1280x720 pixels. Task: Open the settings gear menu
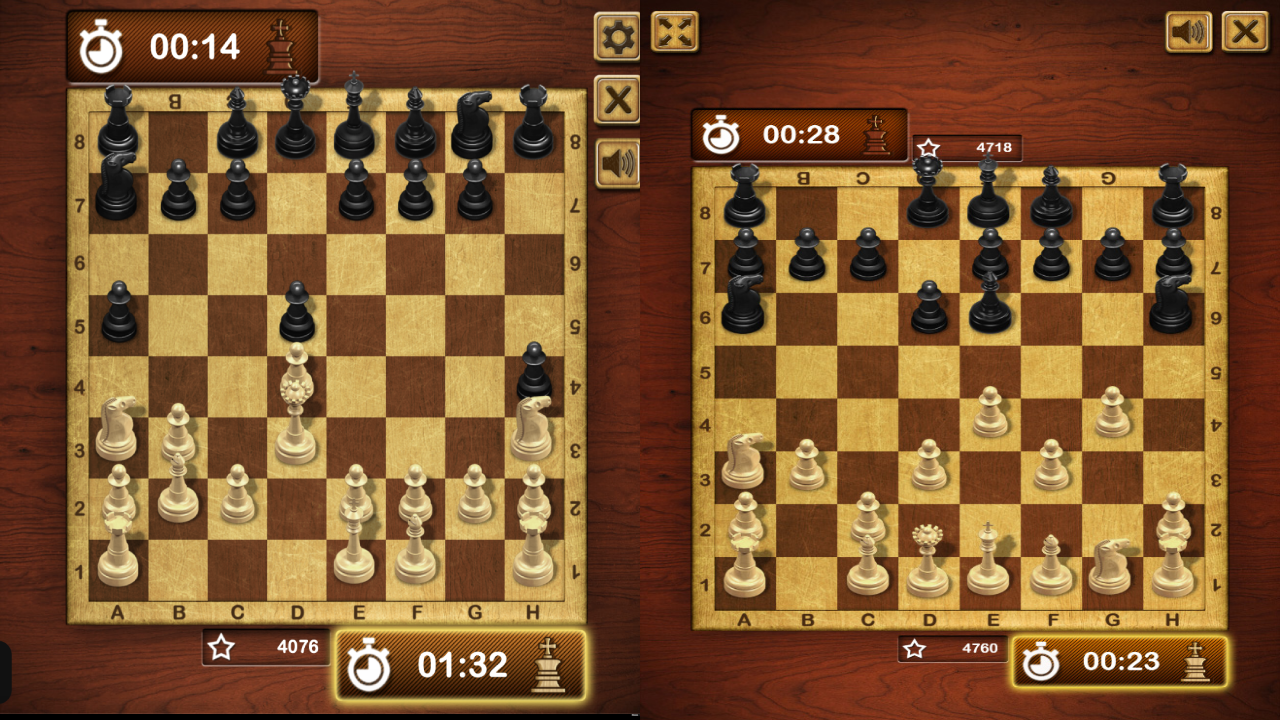click(x=616, y=34)
